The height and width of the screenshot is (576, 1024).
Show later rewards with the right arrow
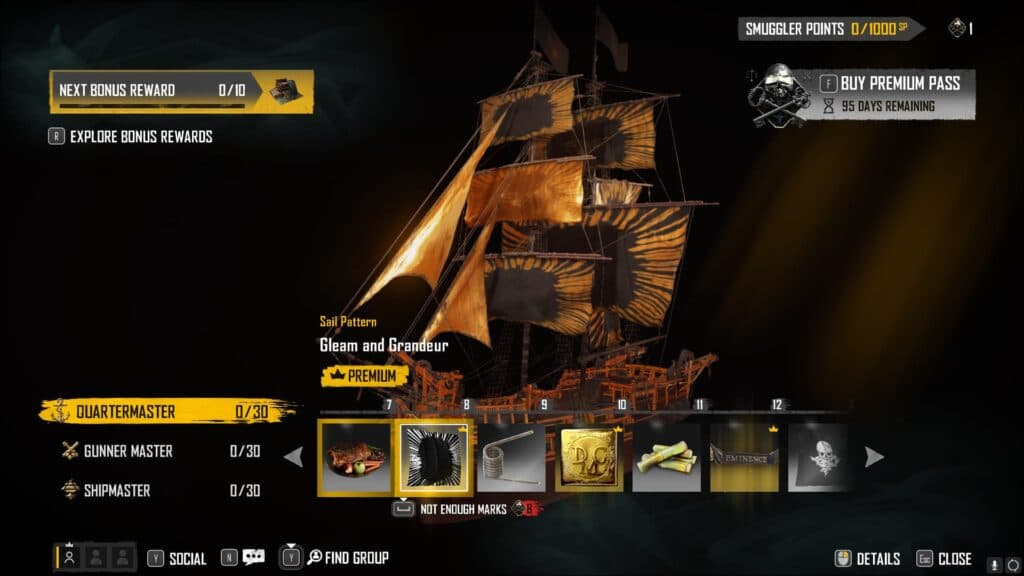coord(873,457)
